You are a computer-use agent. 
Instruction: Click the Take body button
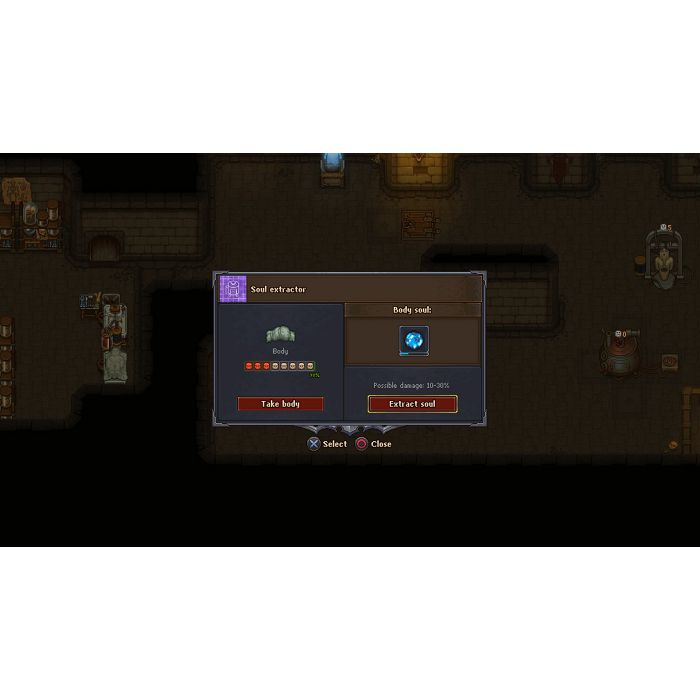[x=280, y=404]
